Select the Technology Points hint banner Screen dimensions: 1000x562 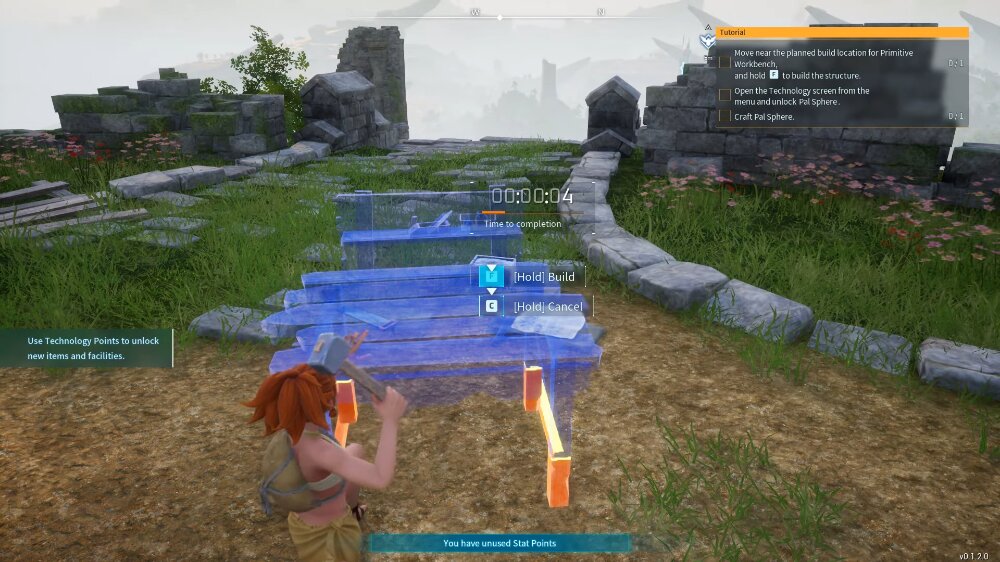[x=87, y=348]
